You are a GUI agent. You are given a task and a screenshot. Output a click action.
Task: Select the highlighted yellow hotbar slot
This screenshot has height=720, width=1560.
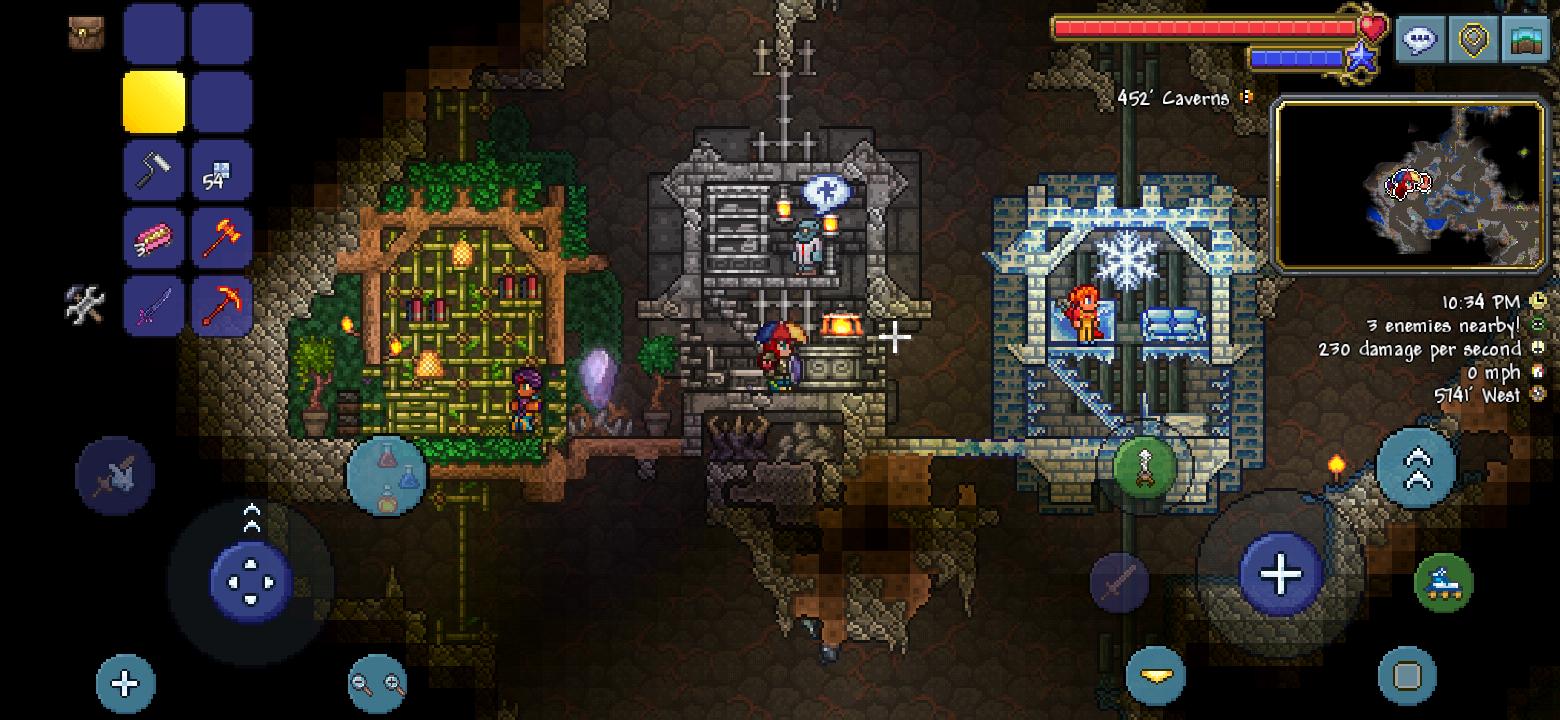coord(154,102)
